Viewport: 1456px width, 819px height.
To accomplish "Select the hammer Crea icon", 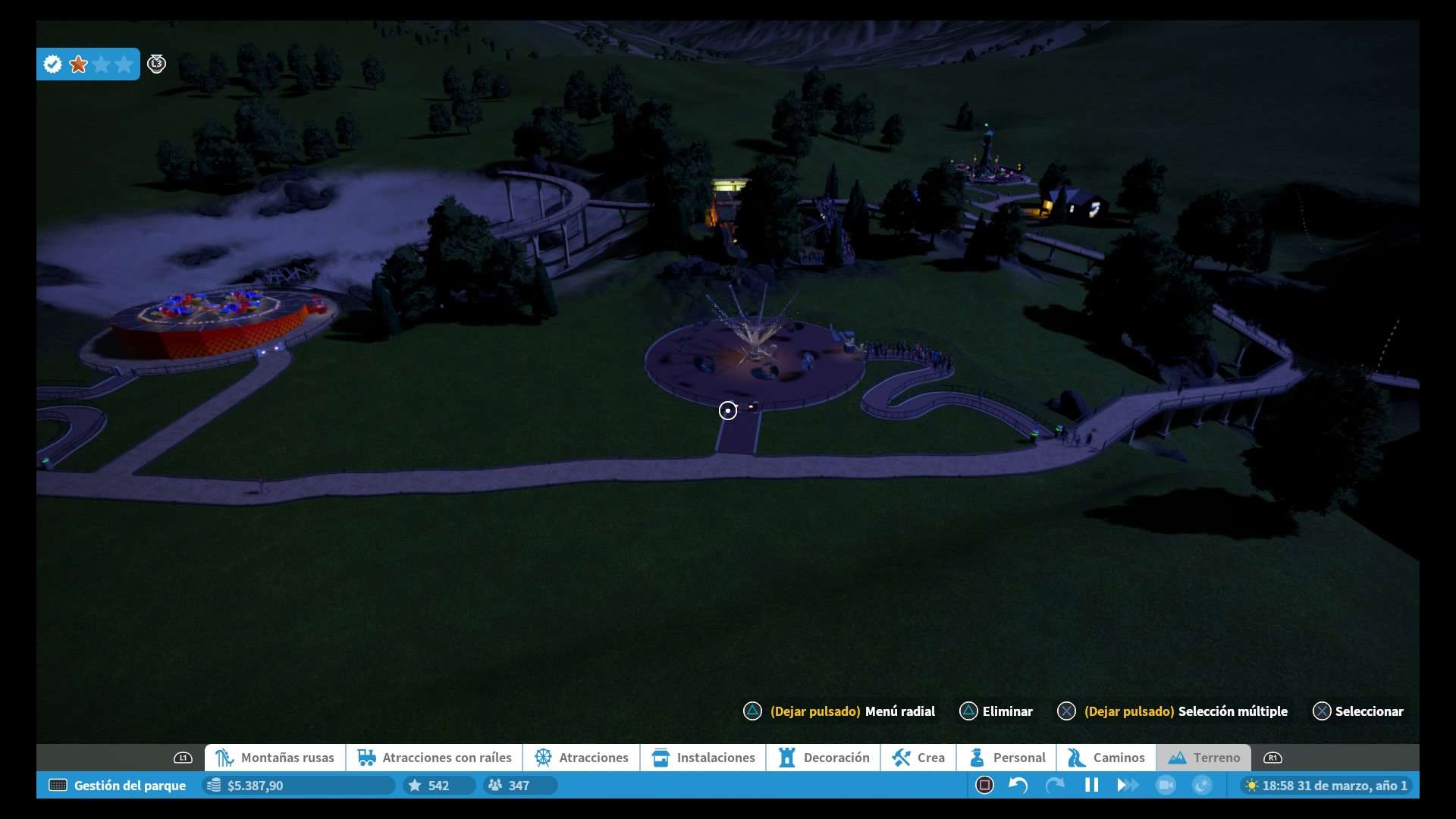I will [900, 758].
